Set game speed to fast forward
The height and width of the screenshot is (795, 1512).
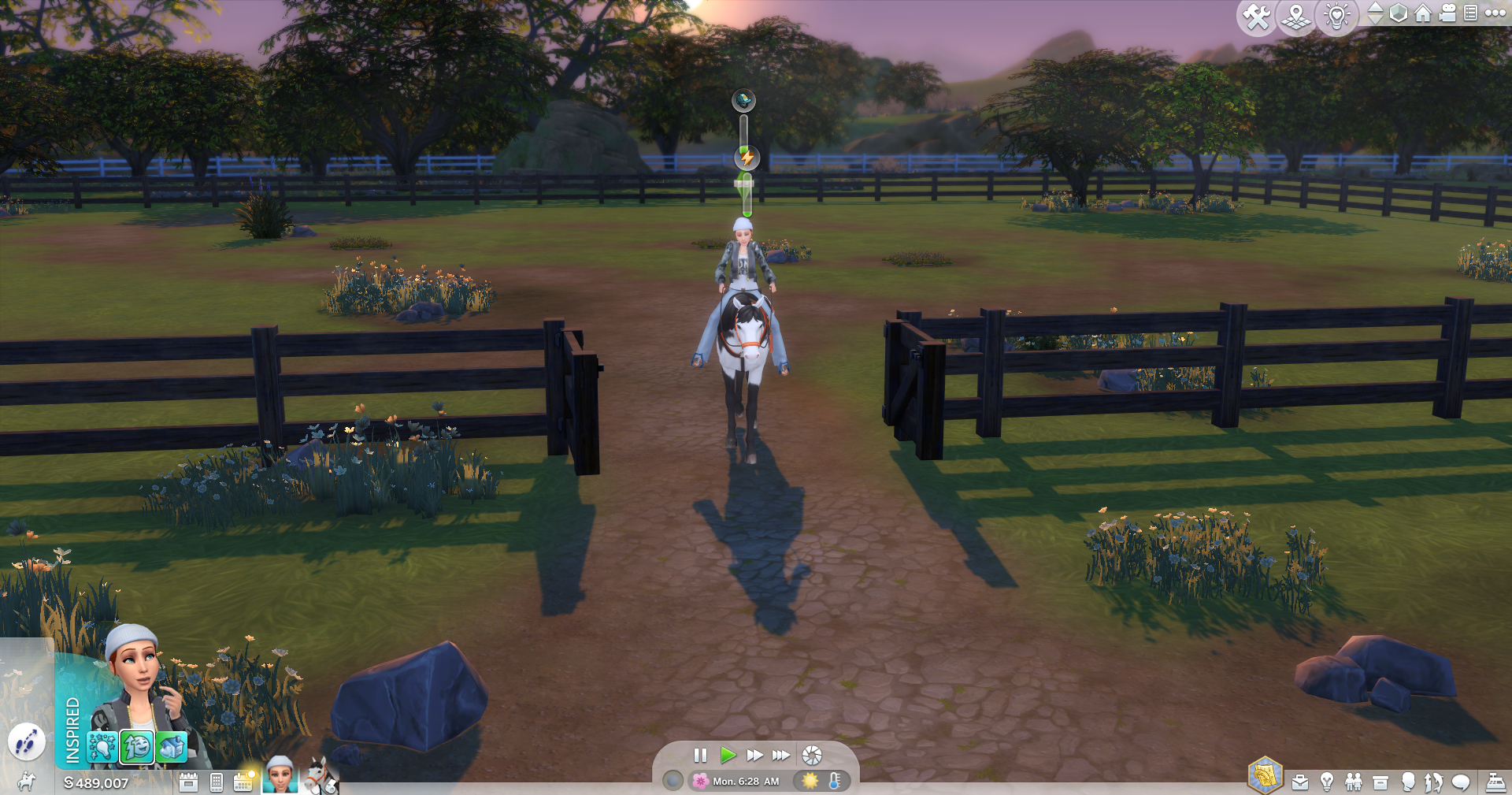point(754,755)
